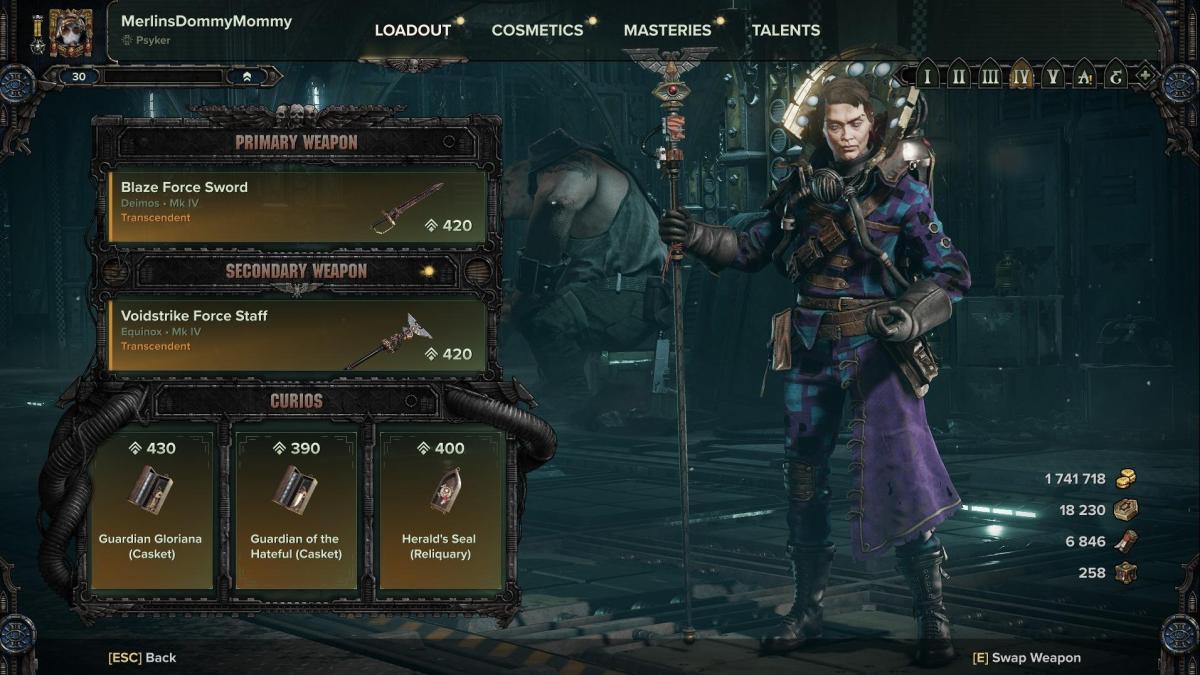Open the Loadout tab
Viewport: 1200px width, 675px height.
click(x=412, y=30)
